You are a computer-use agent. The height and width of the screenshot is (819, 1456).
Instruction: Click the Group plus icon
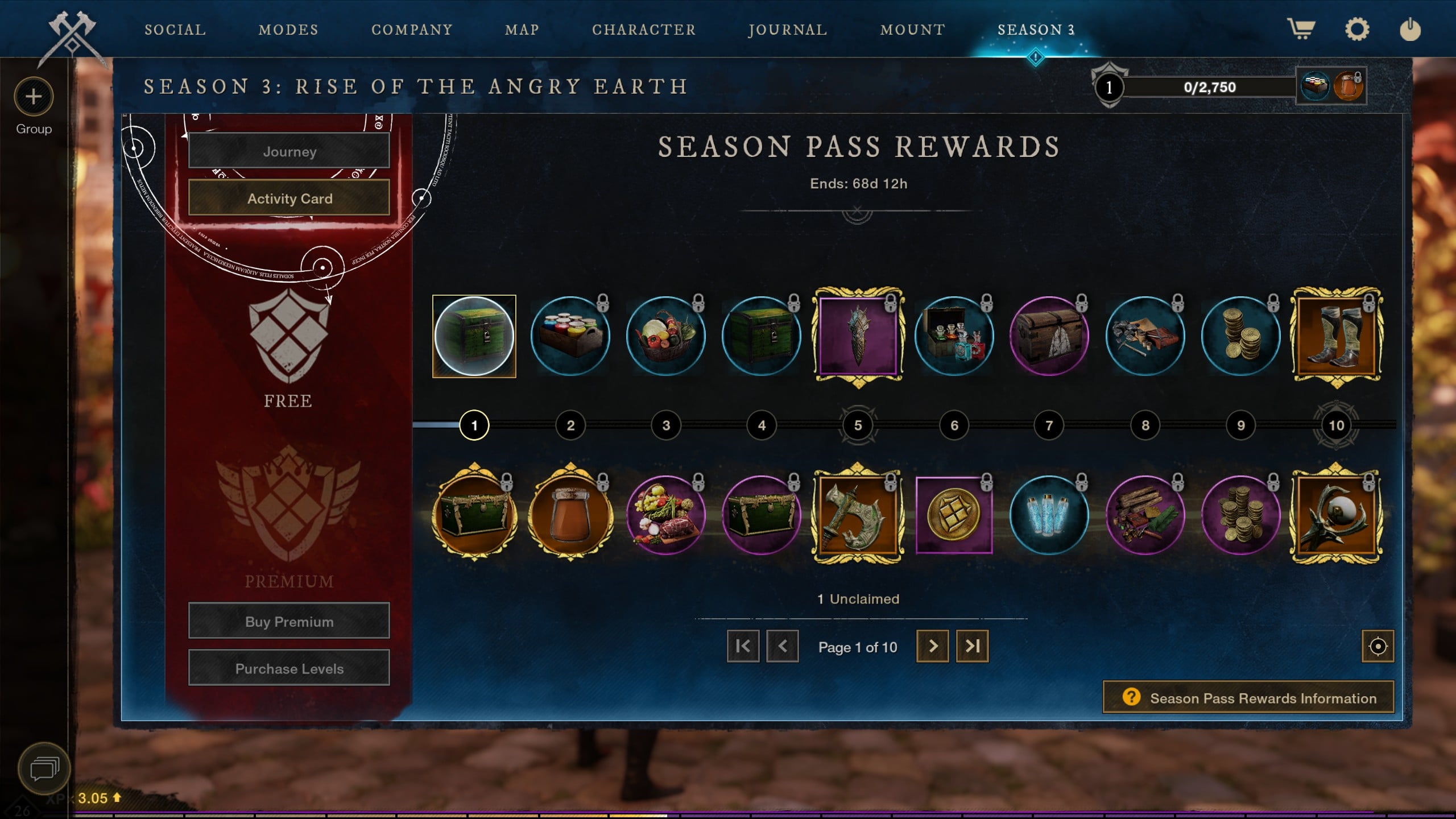32,97
